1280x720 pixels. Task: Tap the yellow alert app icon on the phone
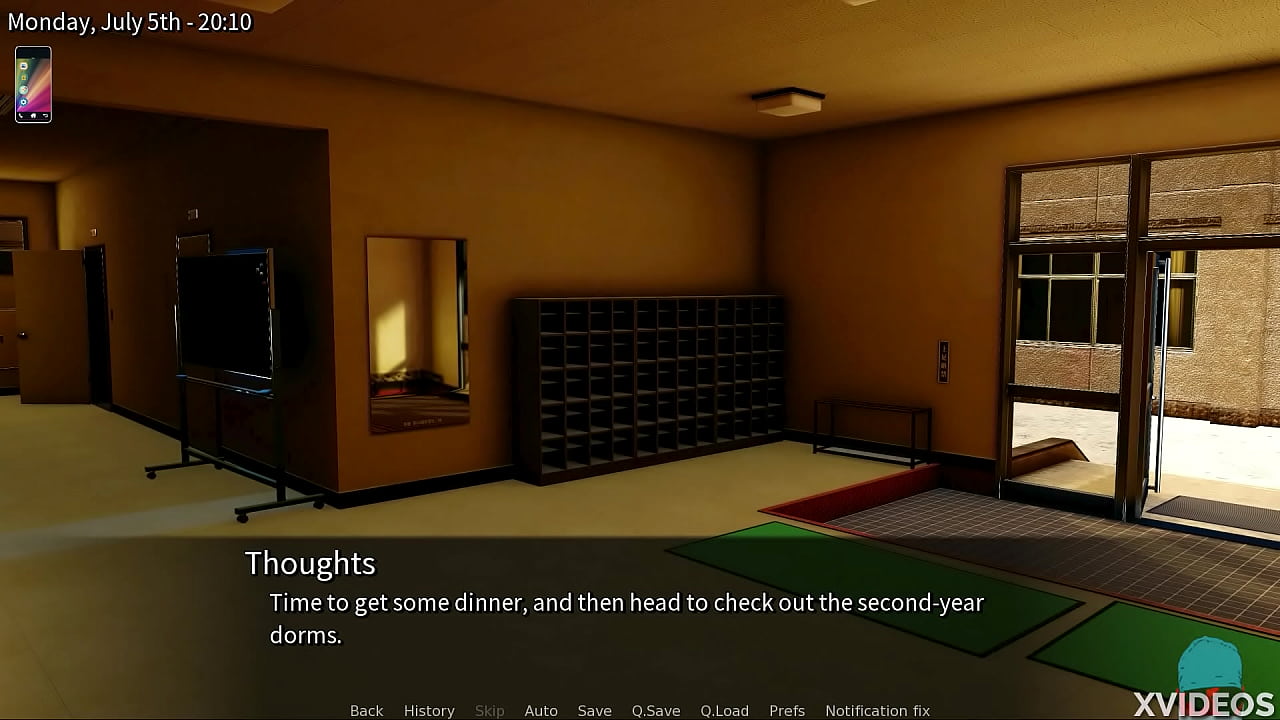pyautogui.click(x=24, y=77)
